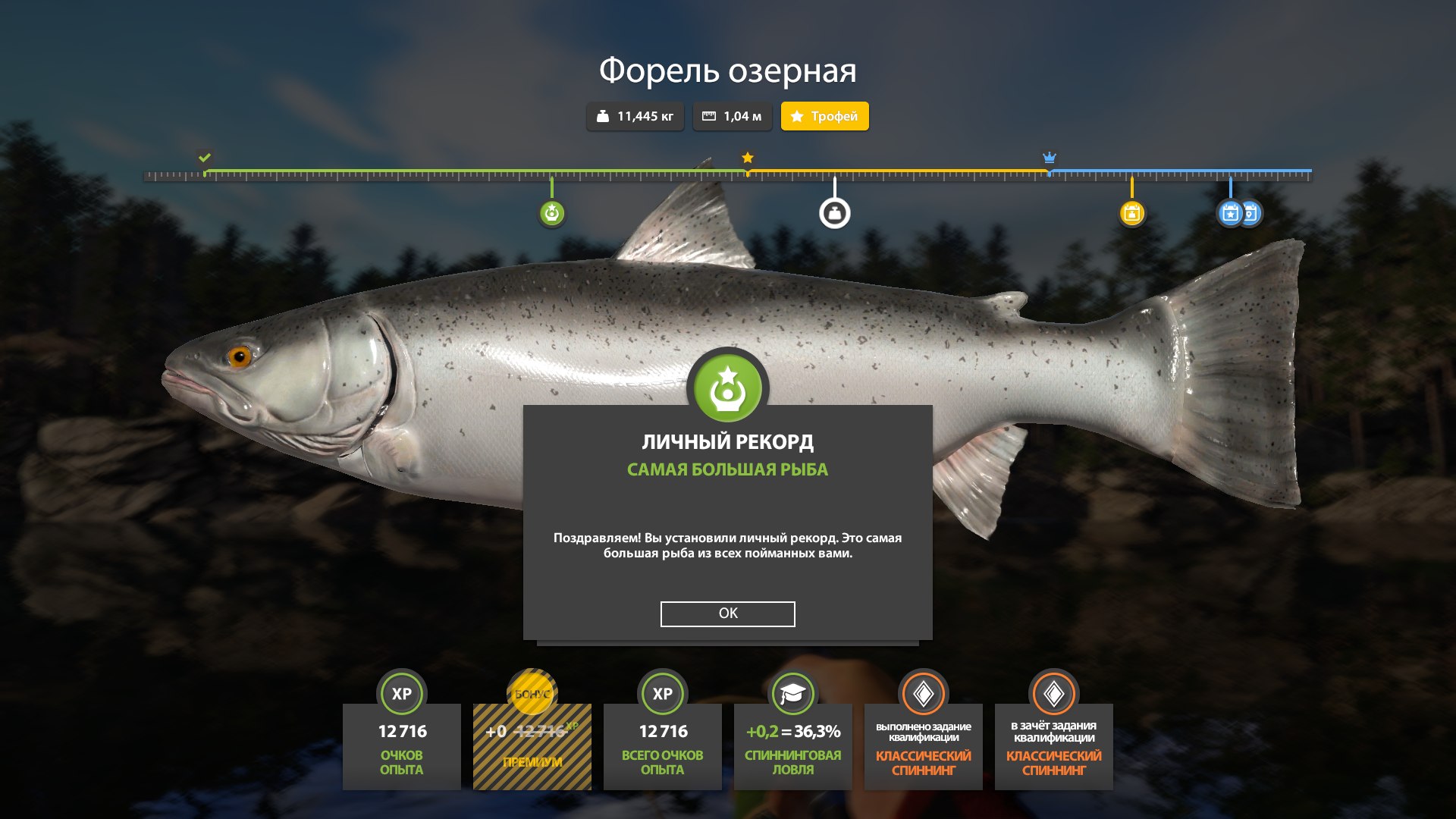1456x819 pixels.
Task: Click the white padlock medal marker icon
Action: (x=835, y=213)
